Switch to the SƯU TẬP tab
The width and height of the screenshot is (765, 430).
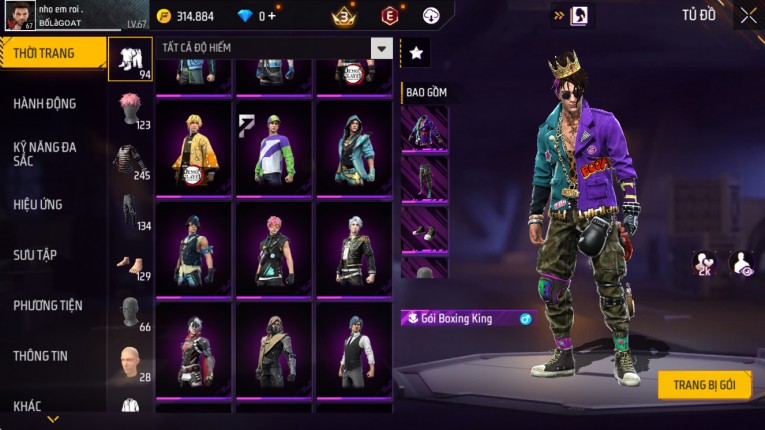pos(35,255)
